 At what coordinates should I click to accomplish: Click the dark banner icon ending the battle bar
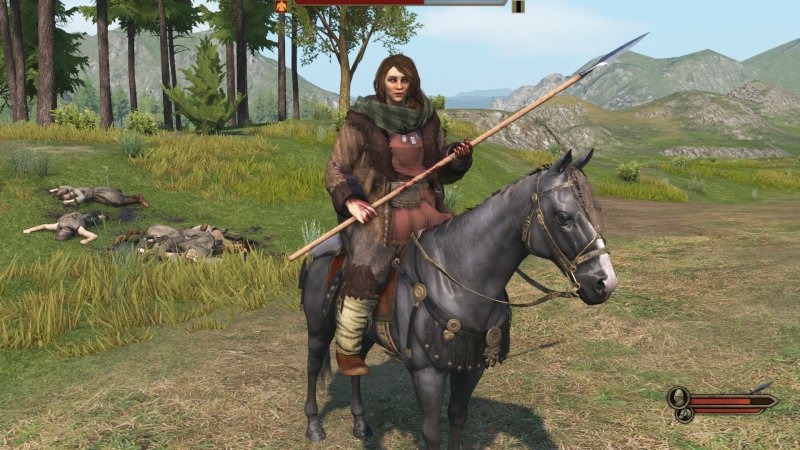coord(518,6)
